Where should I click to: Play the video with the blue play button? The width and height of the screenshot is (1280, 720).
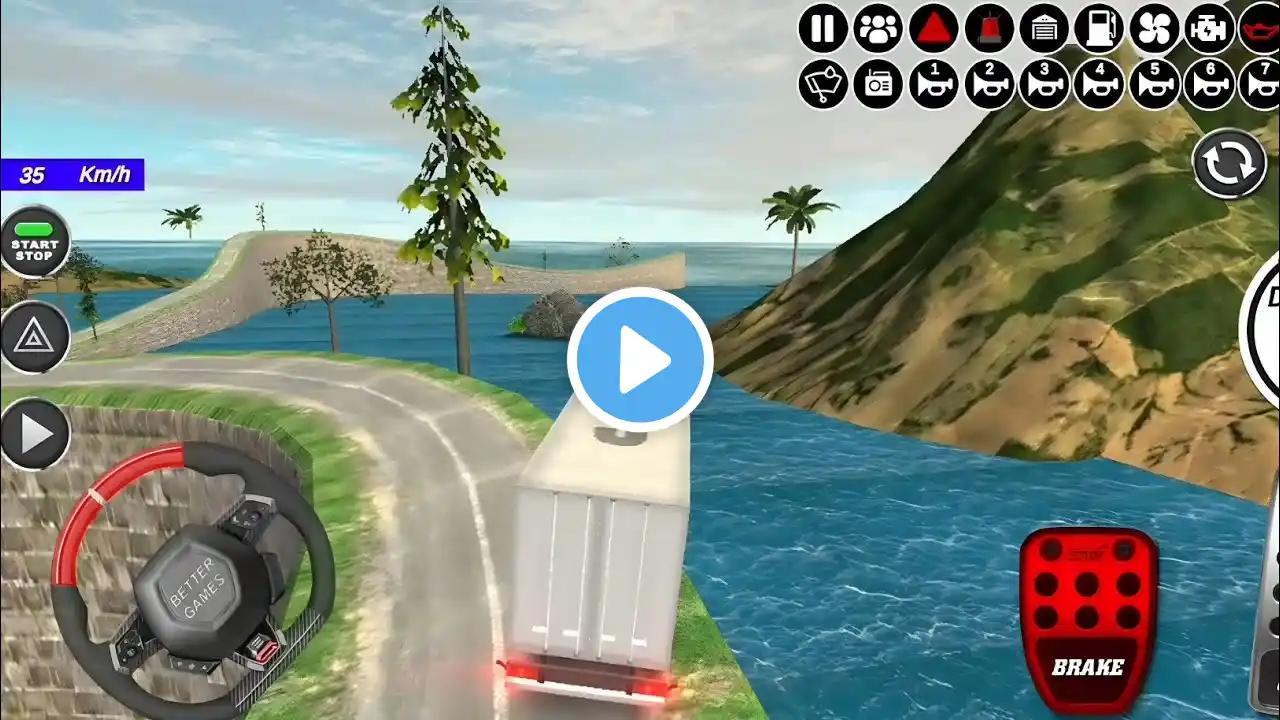pos(640,360)
